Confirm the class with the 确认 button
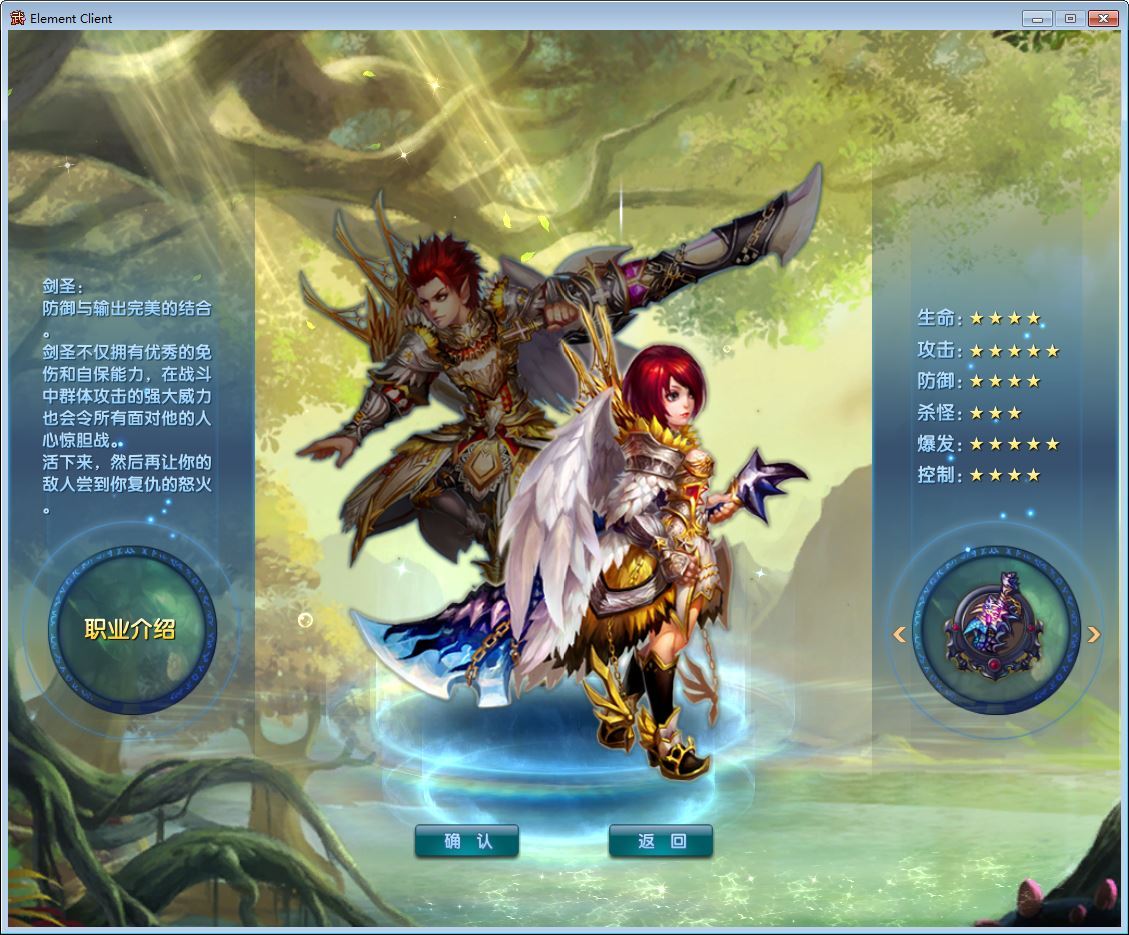Viewport: 1129px width, 935px height. pos(467,841)
